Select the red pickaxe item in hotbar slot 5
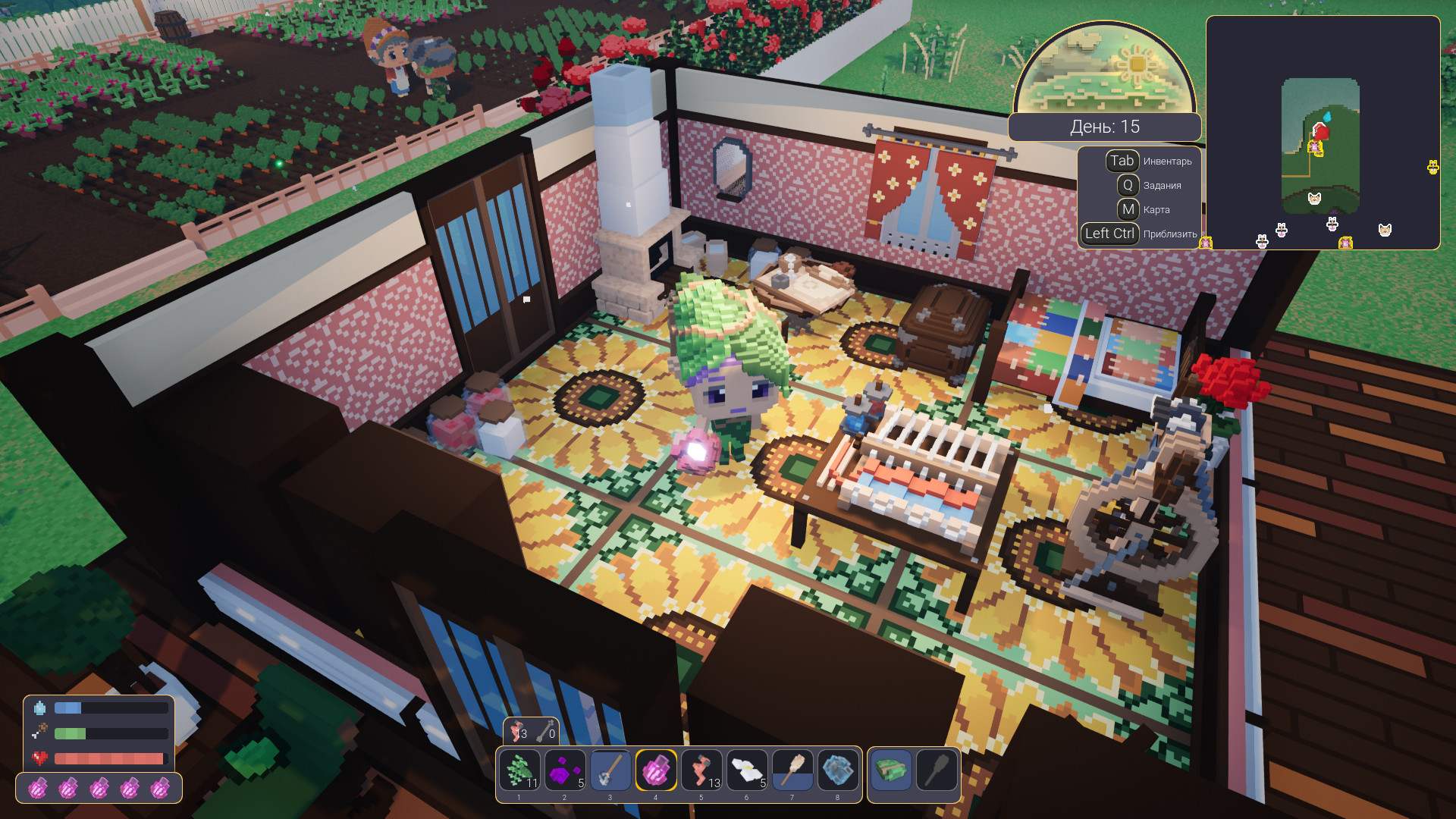Screen dimensions: 1456x819 [x=702, y=771]
